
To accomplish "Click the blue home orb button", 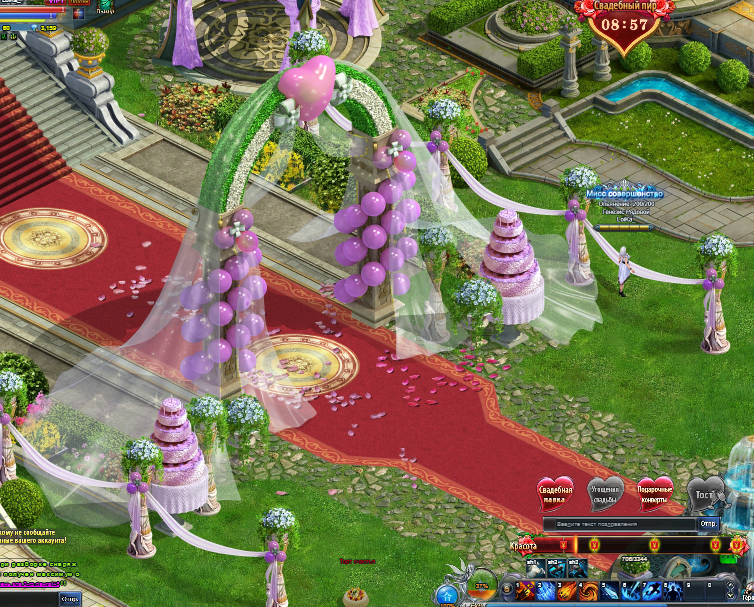I will click(447, 596).
